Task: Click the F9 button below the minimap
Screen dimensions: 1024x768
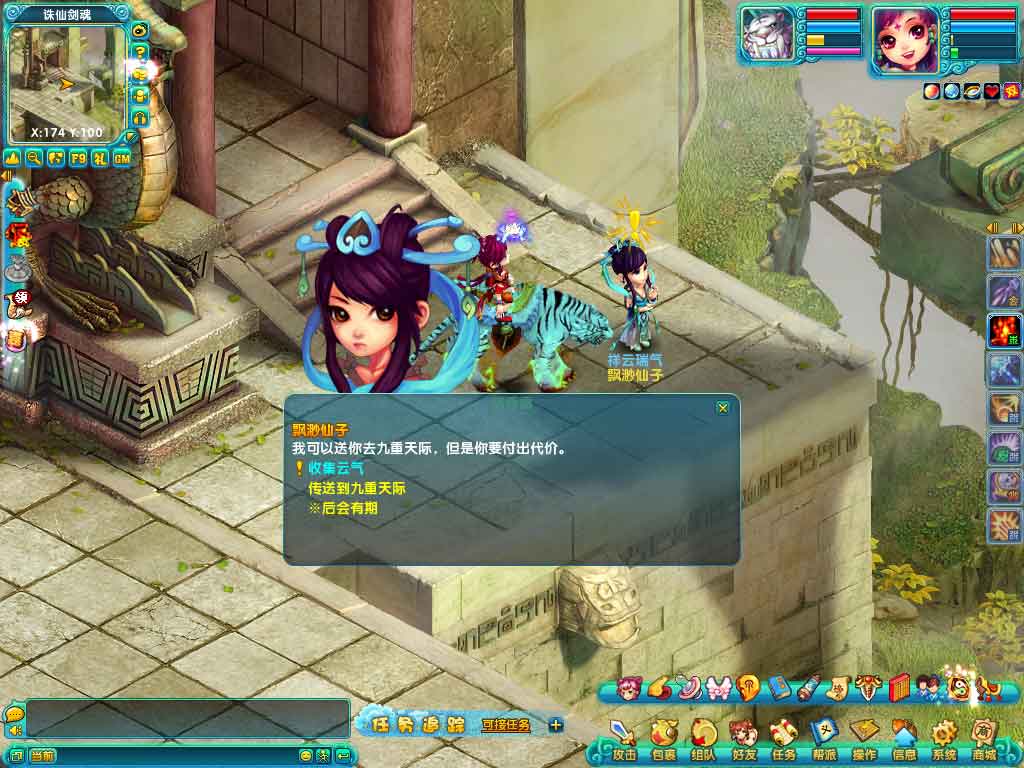Action: click(x=78, y=158)
